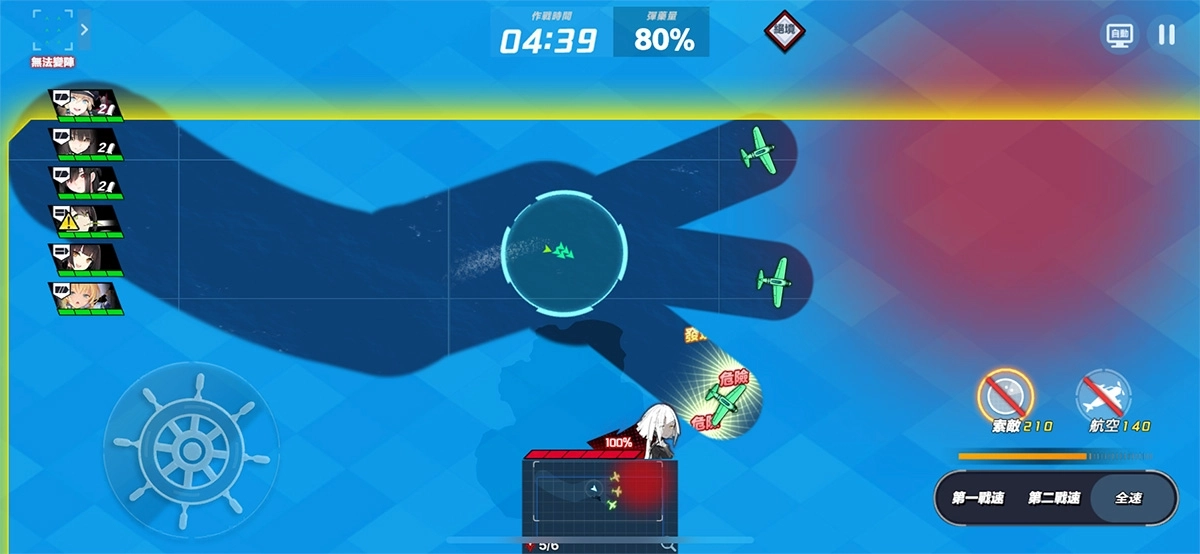The height and width of the screenshot is (554, 1200).
Task: Open the formation change panel
Action: point(52,31)
